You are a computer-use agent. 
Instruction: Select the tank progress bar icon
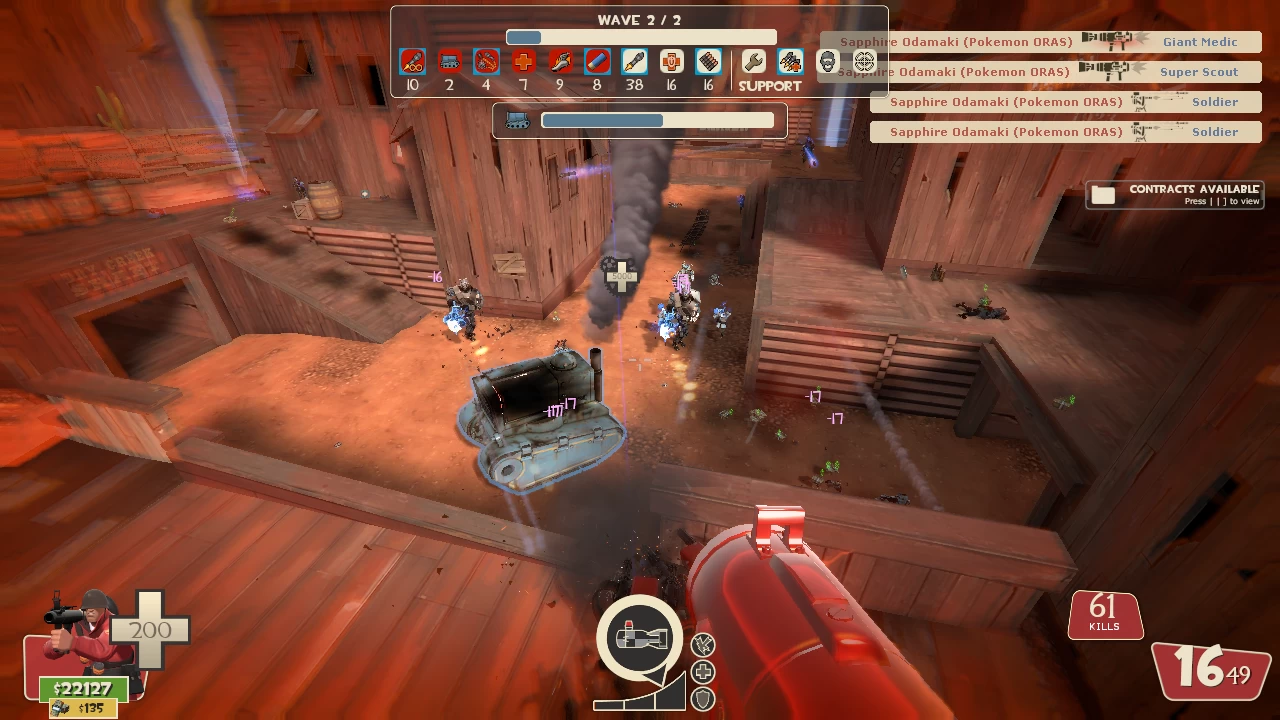pyautogui.click(x=518, y=120)
